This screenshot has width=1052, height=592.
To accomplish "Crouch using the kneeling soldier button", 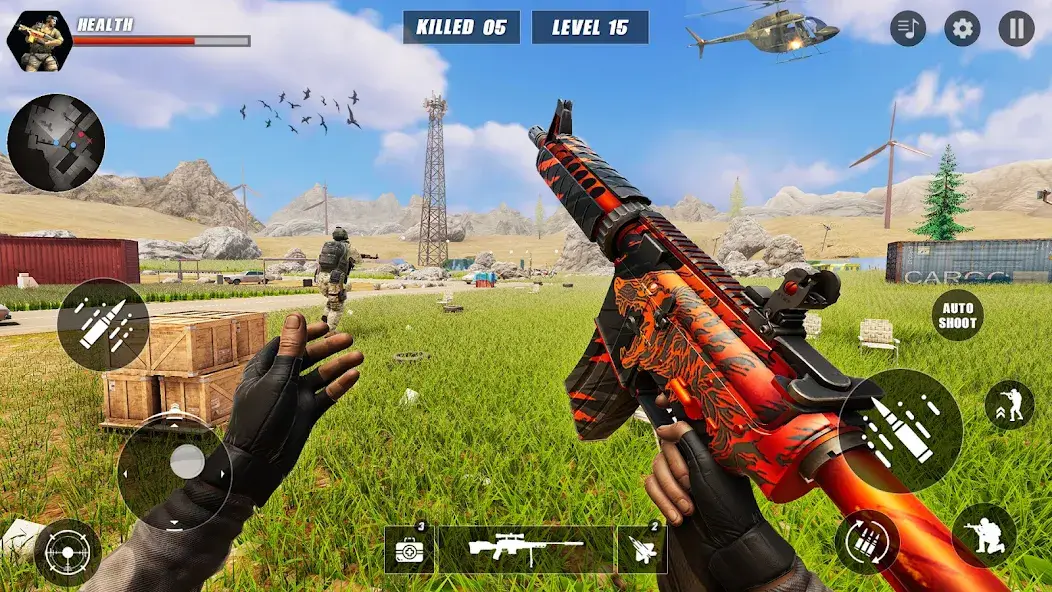I will [984, 535].
